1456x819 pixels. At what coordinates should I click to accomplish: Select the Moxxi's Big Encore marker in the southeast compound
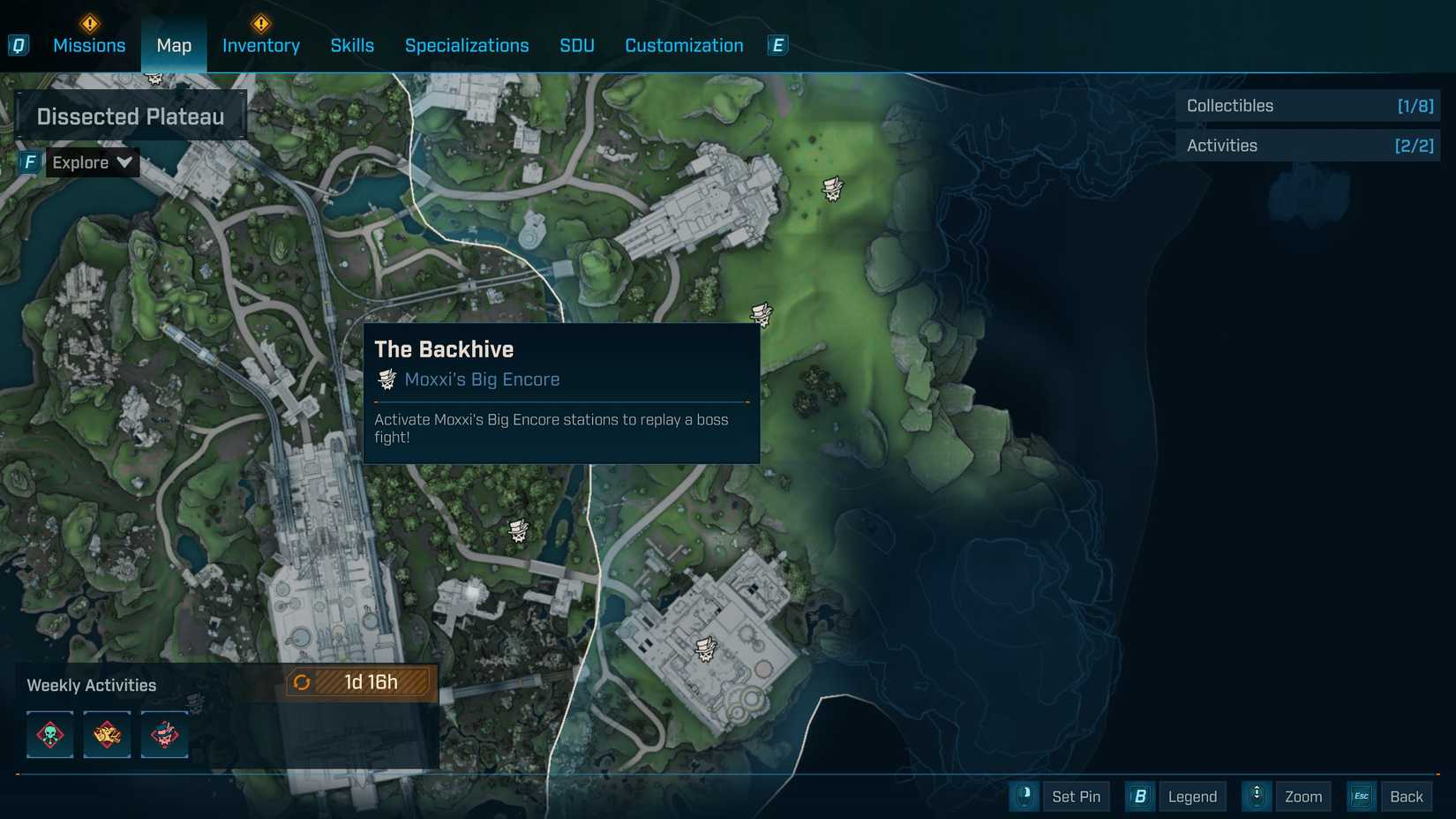tap(705, 650)
